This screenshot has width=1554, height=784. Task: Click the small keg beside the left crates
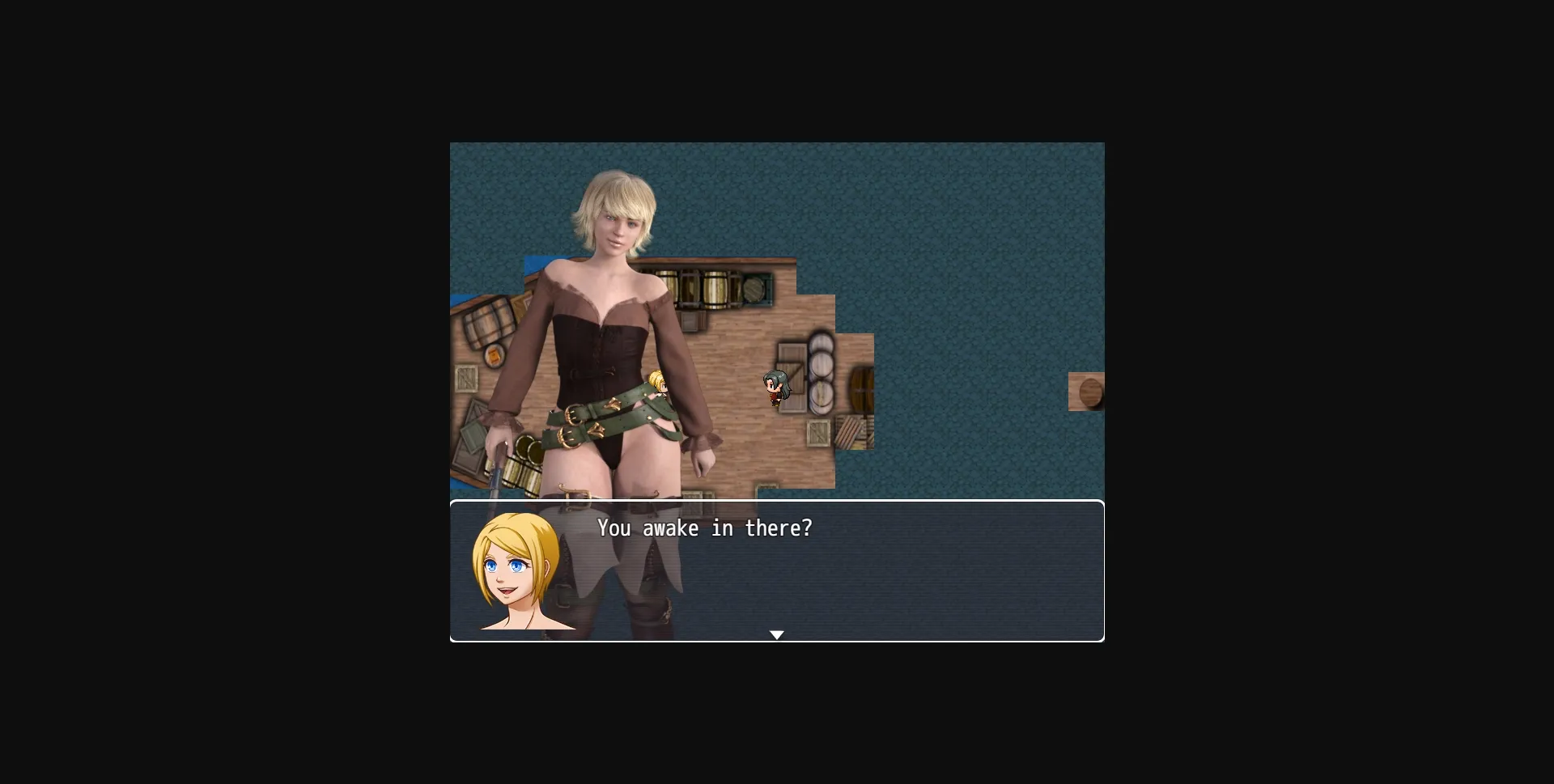coord(494,356)
